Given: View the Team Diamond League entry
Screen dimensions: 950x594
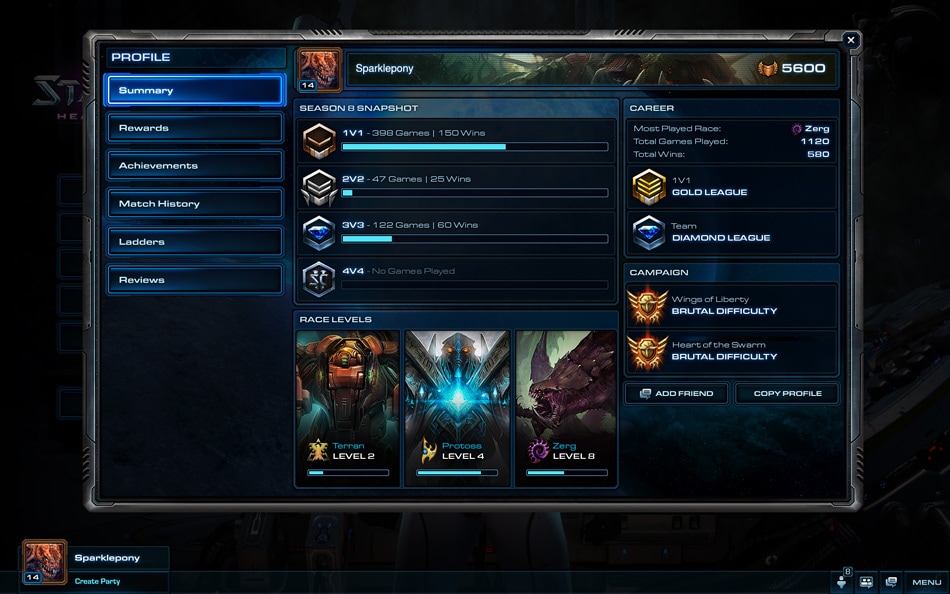Looking at the screenshot, I should click(733, 233).
